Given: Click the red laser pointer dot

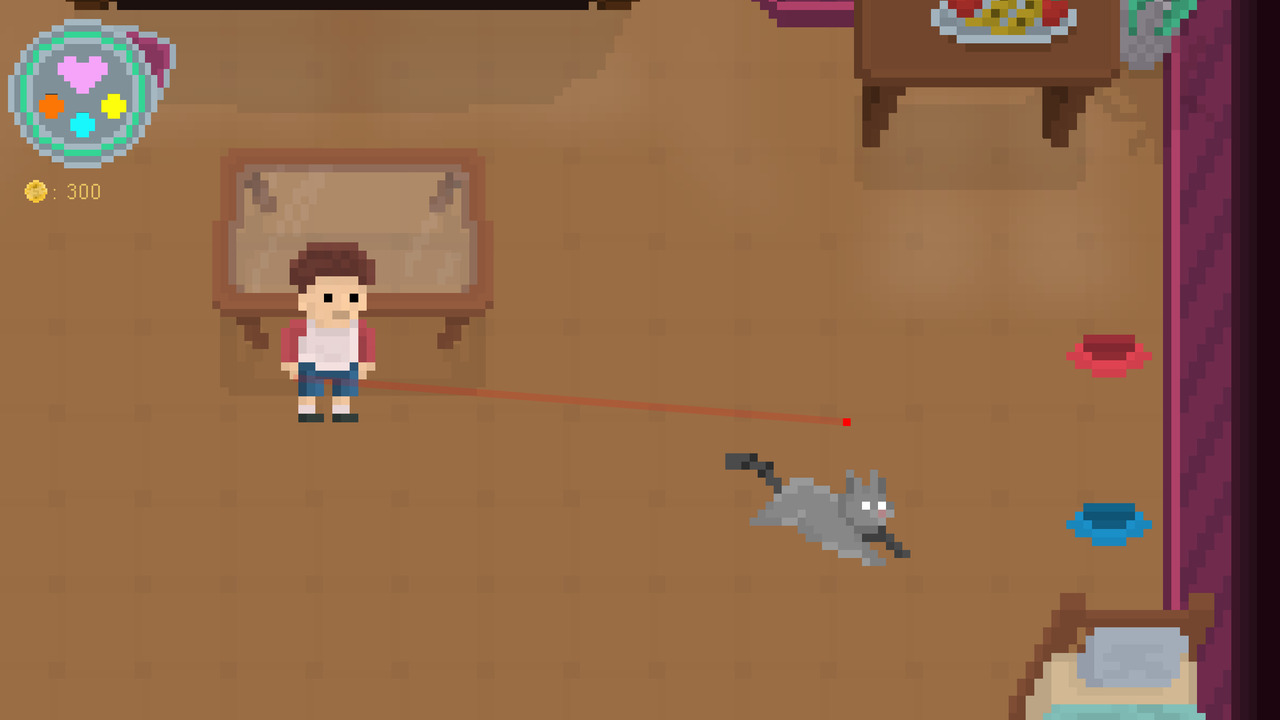Looking at the screenshot, I should (847, 421).
